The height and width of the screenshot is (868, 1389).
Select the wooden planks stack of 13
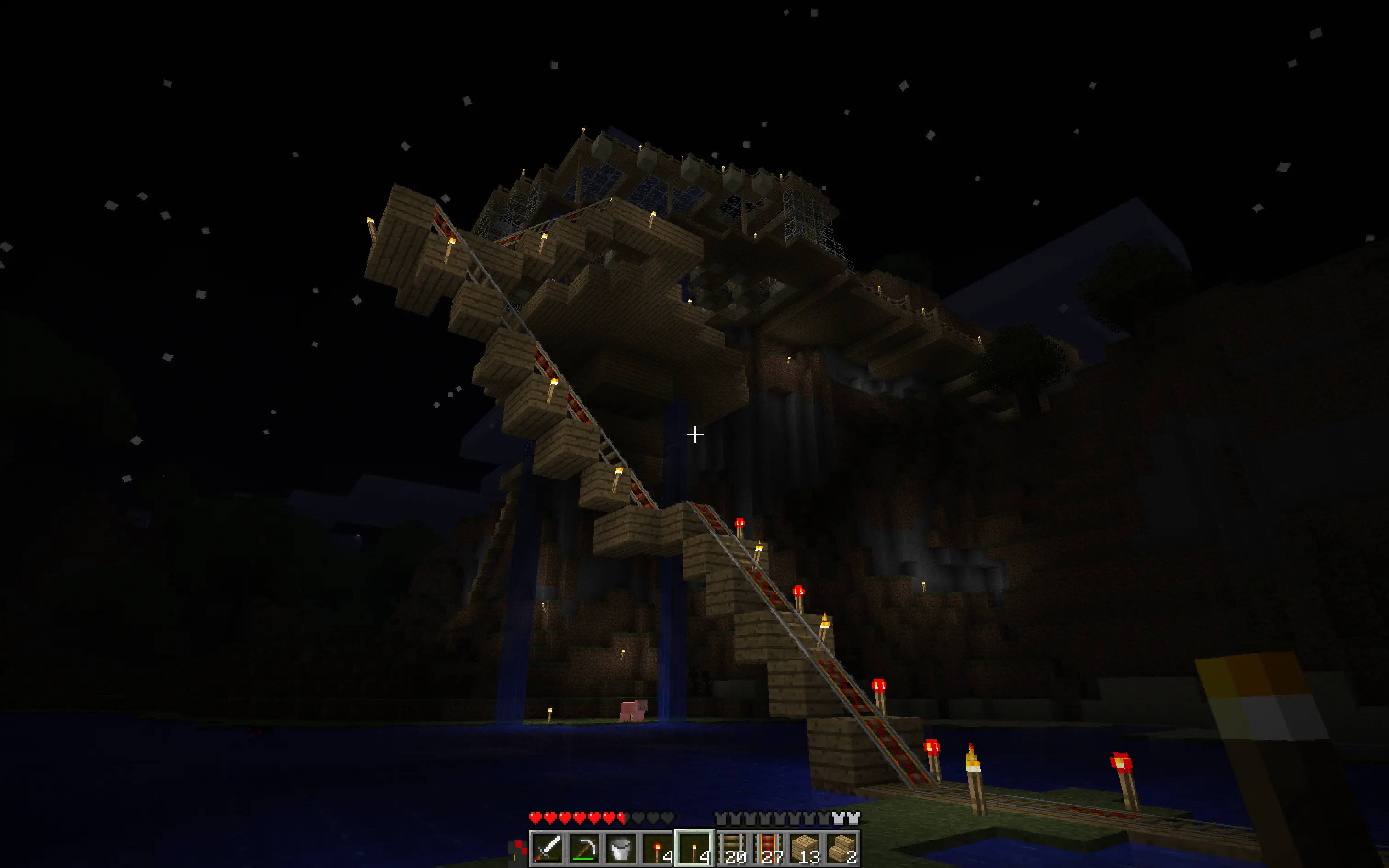(805, 848)
